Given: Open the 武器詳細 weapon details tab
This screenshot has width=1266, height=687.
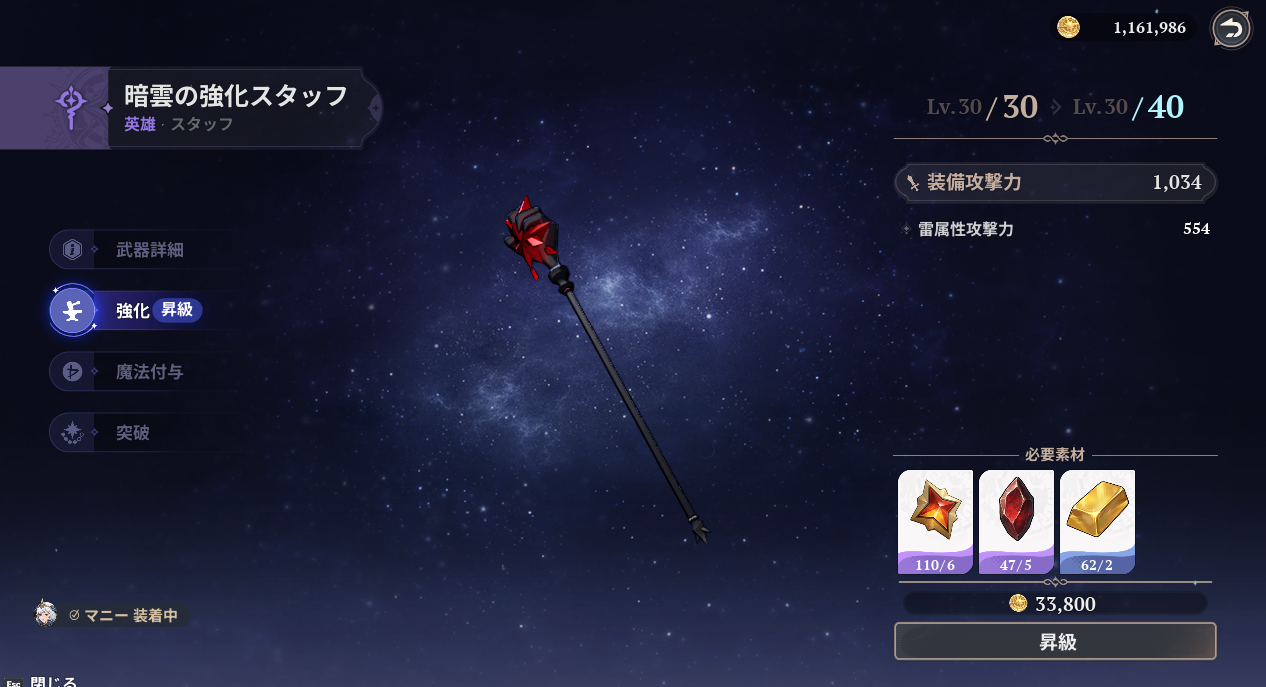Looking at the screenshot, I should tap(148, 250).
